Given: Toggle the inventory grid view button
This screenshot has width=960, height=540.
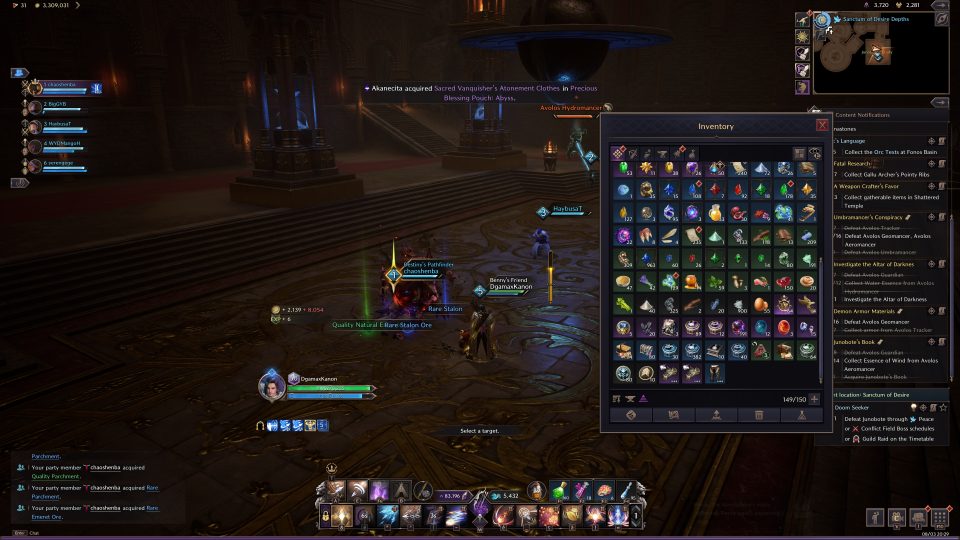Looking at the screenshot, I should click(800, 153).
